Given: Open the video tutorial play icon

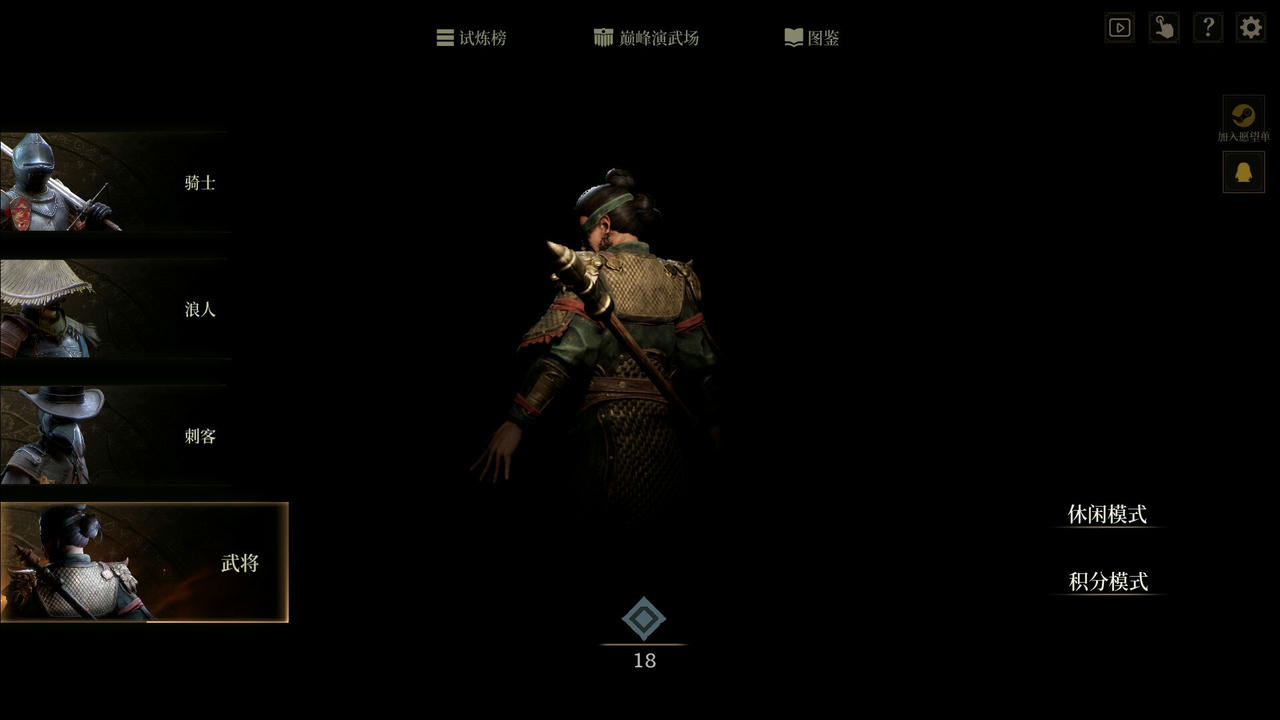Looking at the screenshot, I should point(1119,27).
